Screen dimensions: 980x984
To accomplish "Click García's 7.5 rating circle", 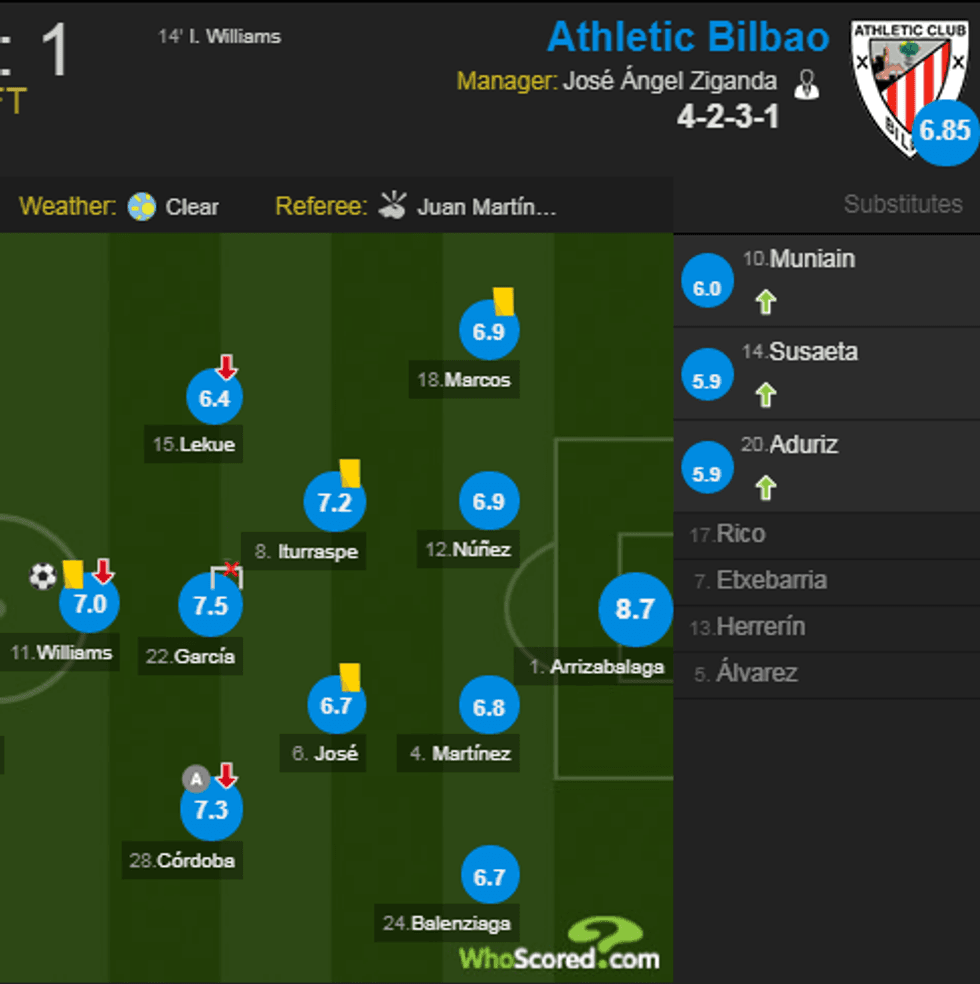I will [210, 606].
